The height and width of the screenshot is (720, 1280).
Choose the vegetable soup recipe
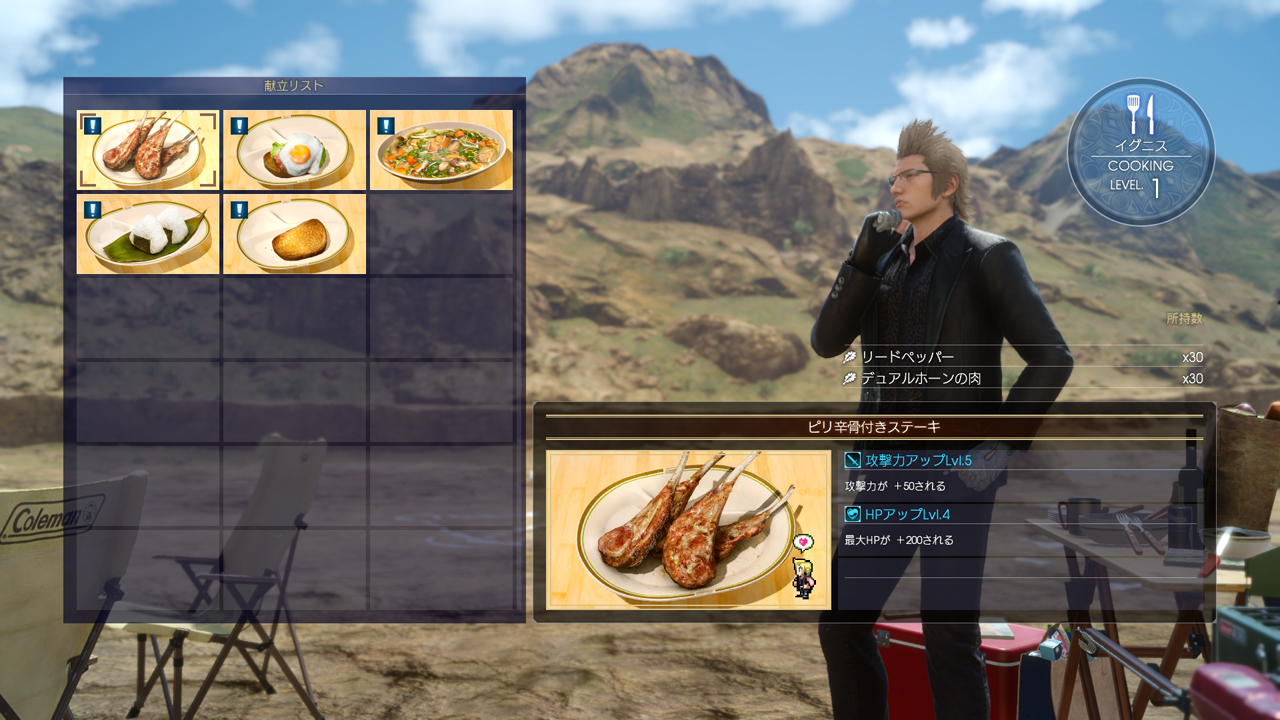(x=440, y=150)
